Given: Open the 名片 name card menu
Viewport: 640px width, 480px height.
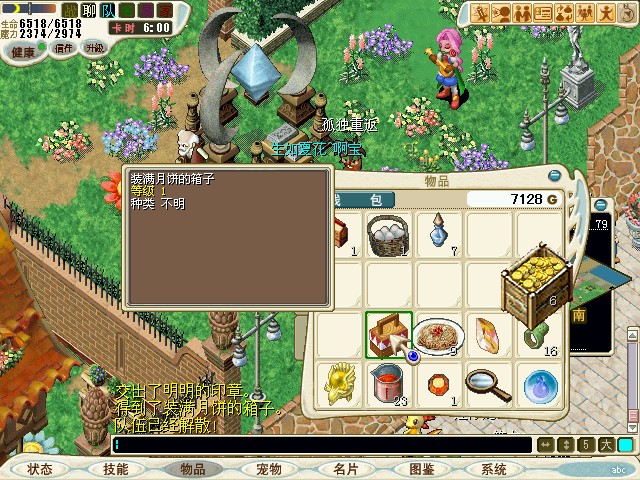Looking at the screenshot, I should [x=345, y=468].
